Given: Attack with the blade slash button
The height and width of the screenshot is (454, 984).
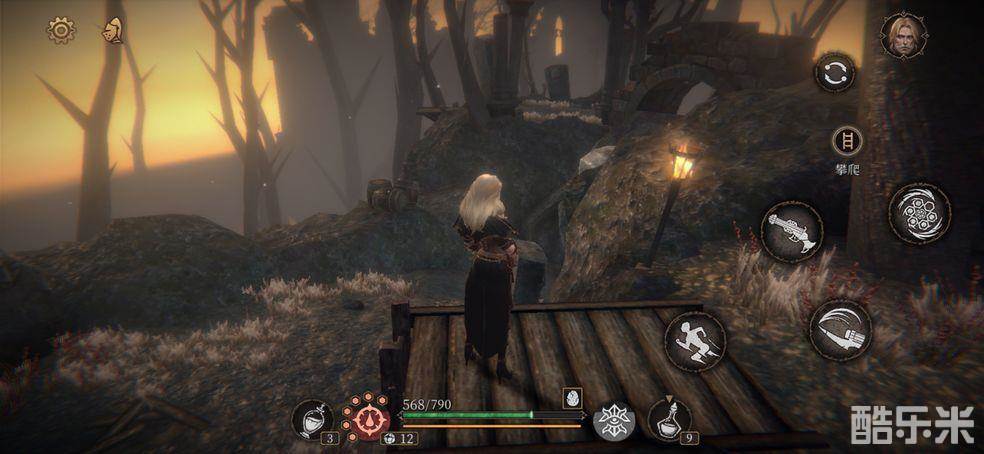Looking at the screenshot, I should point(840,329).
